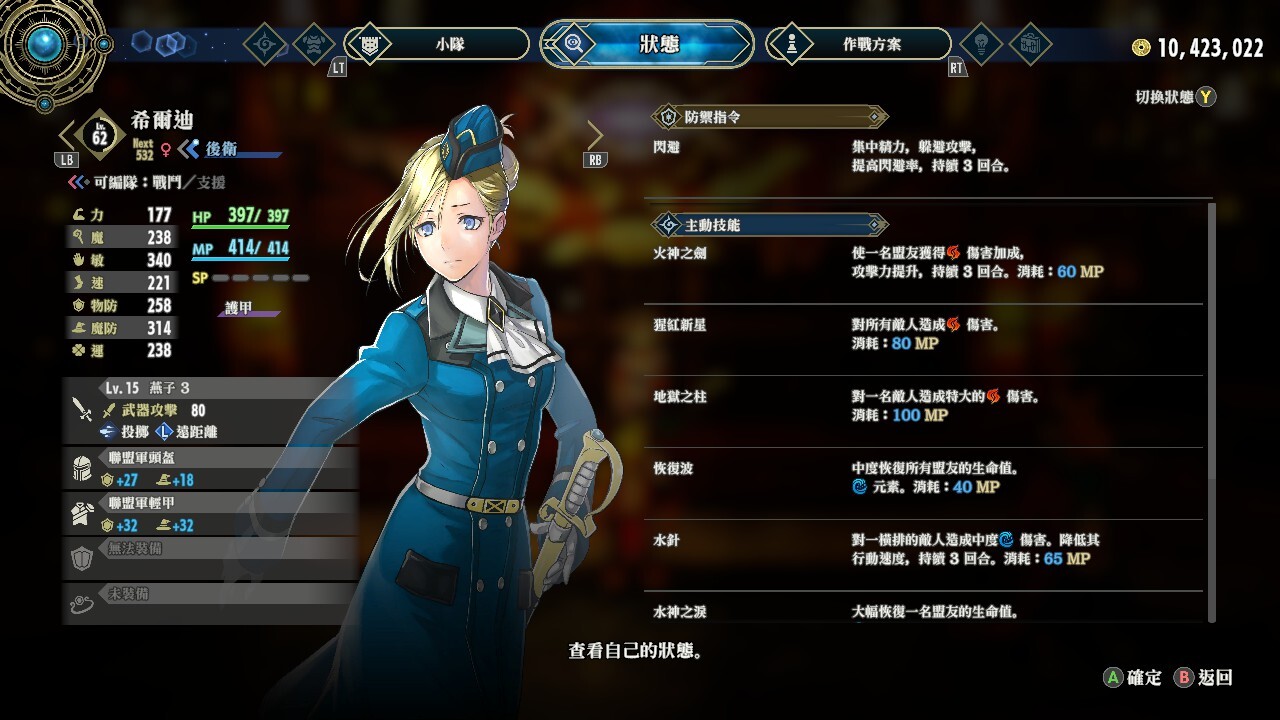
Task: Open the gear-like diamond icon tab
Action: pos(266,44)
